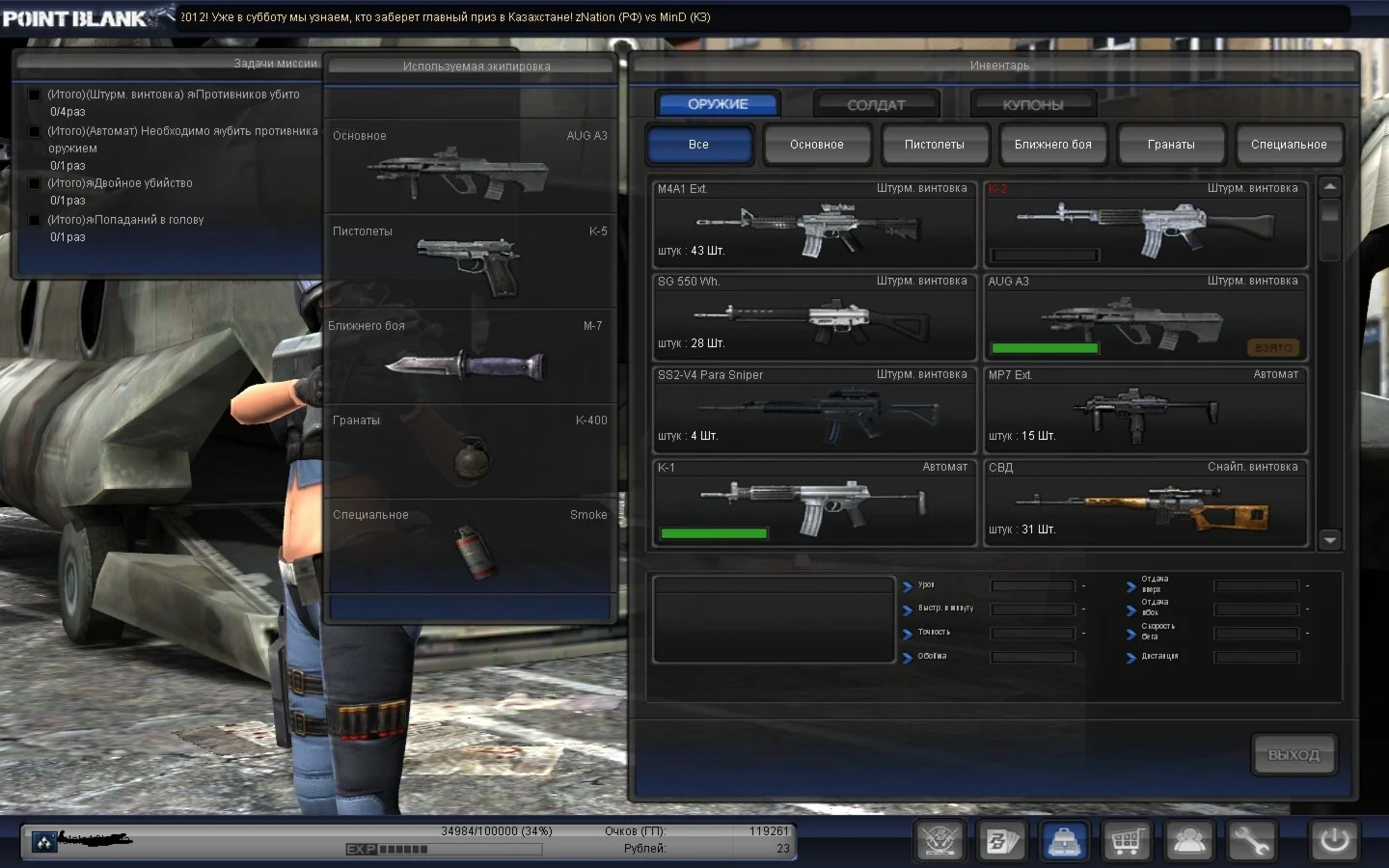The image size is (1389, 868).
Task: Filter weapons by Пистолеты
Action: tap(935, 144)
